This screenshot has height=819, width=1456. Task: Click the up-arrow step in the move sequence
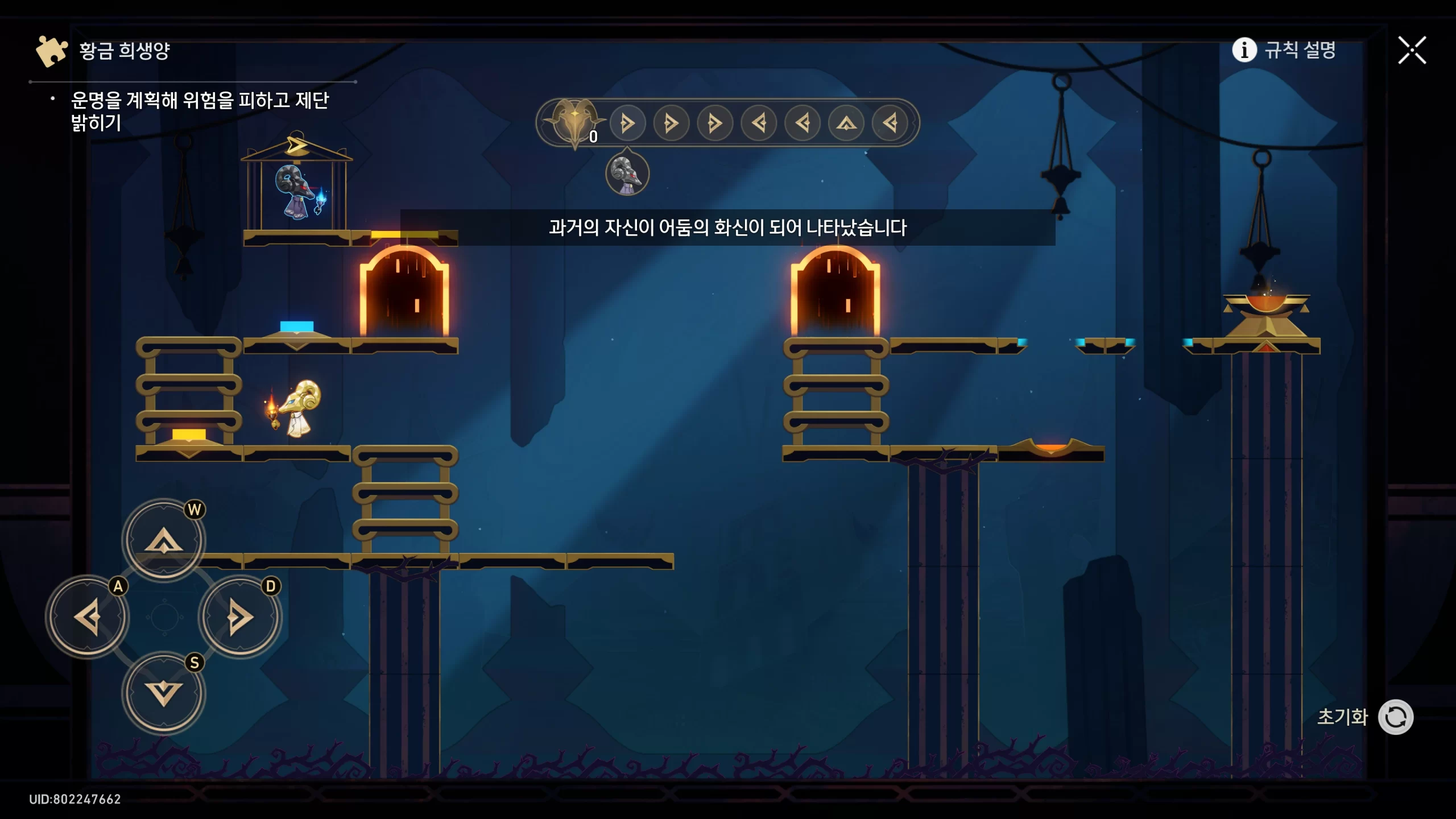846,123
